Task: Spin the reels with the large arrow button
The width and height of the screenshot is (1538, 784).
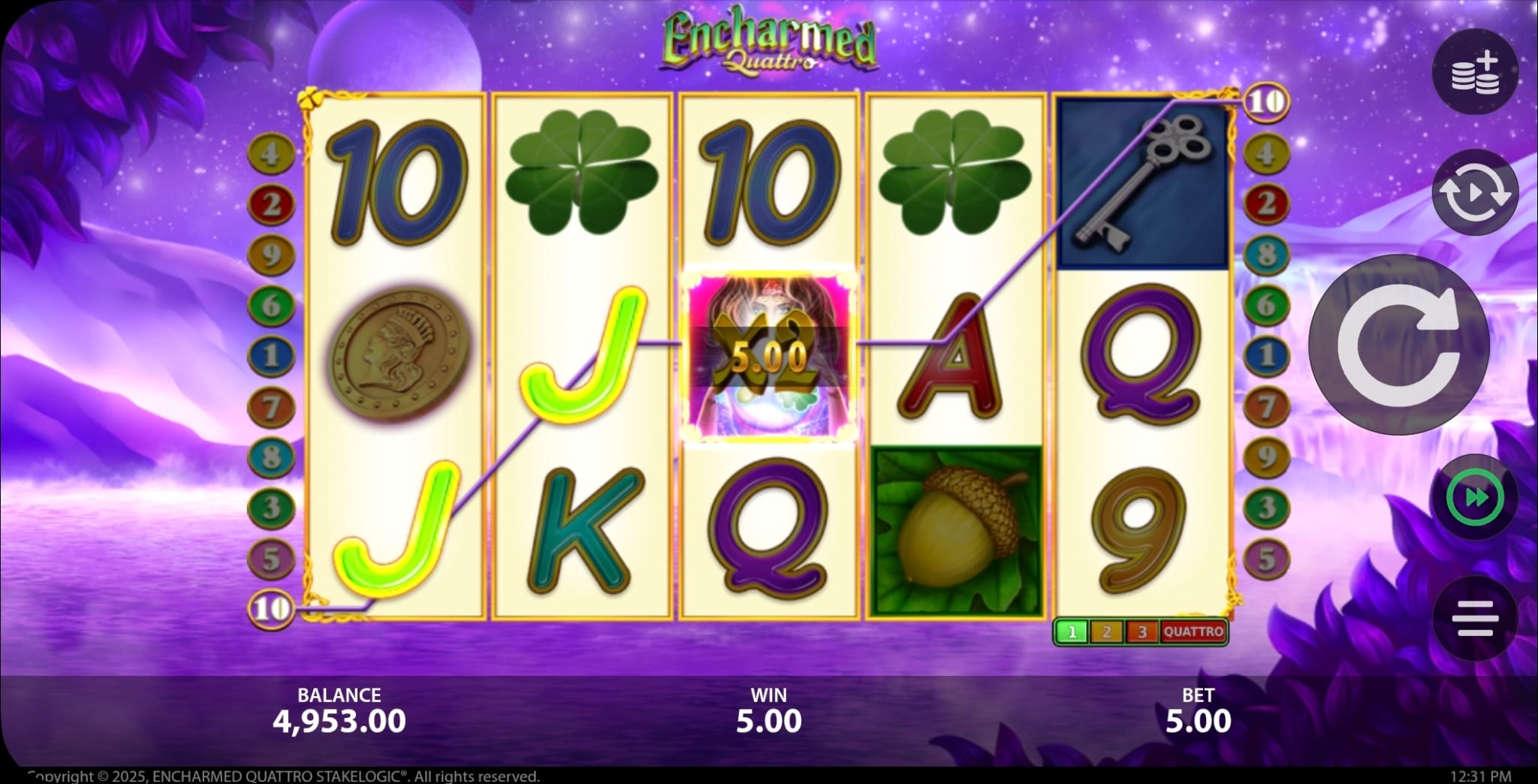Action: pyautogui.click(x=1398, y=345)
